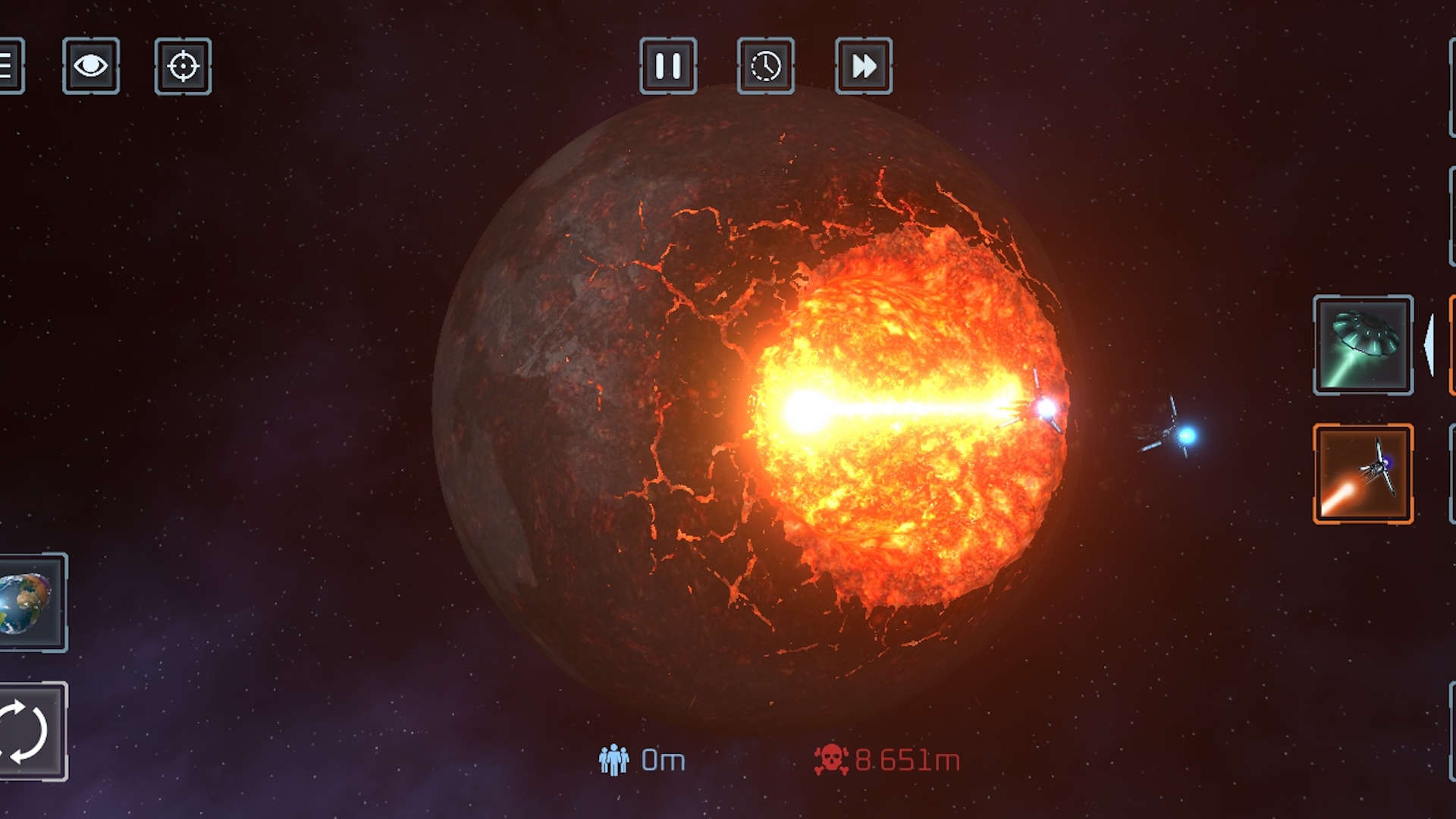The image size is (1456, 819).
Task: Open the hamburger menu
Action: [x=9, y=66]
